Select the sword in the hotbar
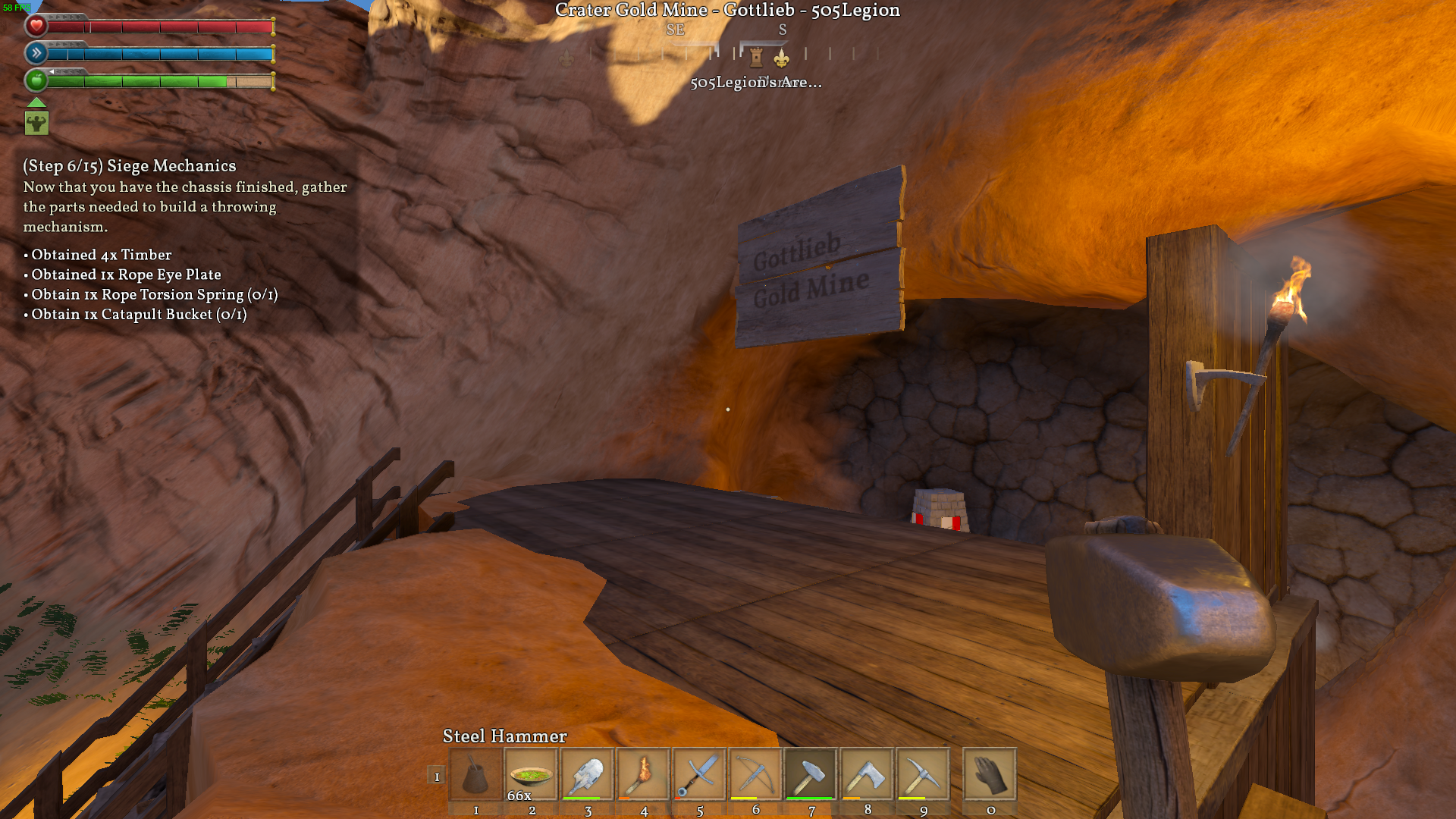This screenshot has height=819, width=1456. (699, 774)
